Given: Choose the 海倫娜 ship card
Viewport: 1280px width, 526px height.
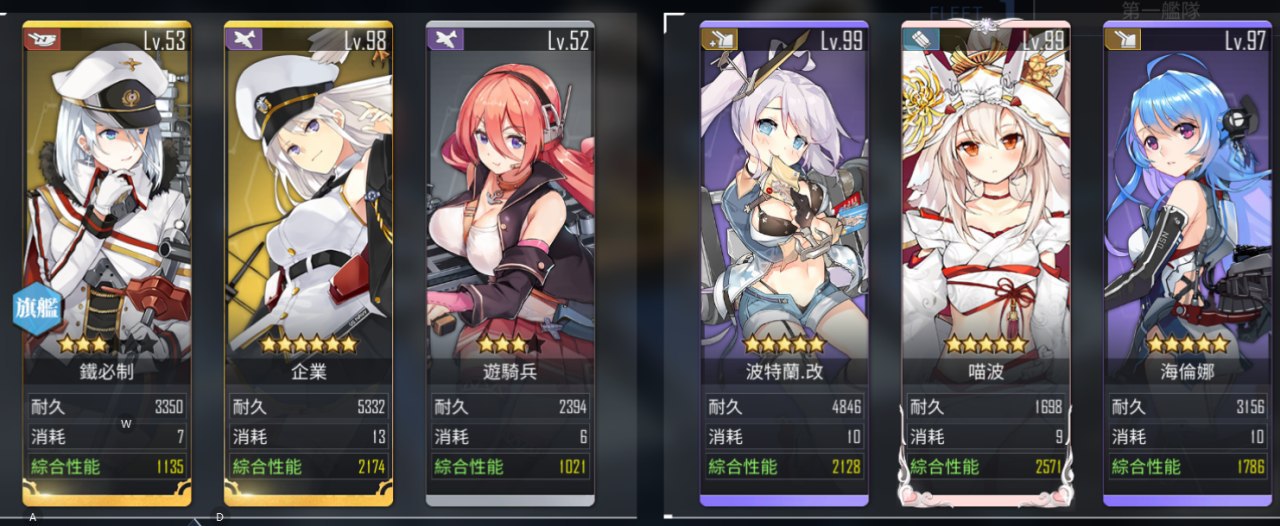Looking at the screenshot, I should click(1188, 260).
